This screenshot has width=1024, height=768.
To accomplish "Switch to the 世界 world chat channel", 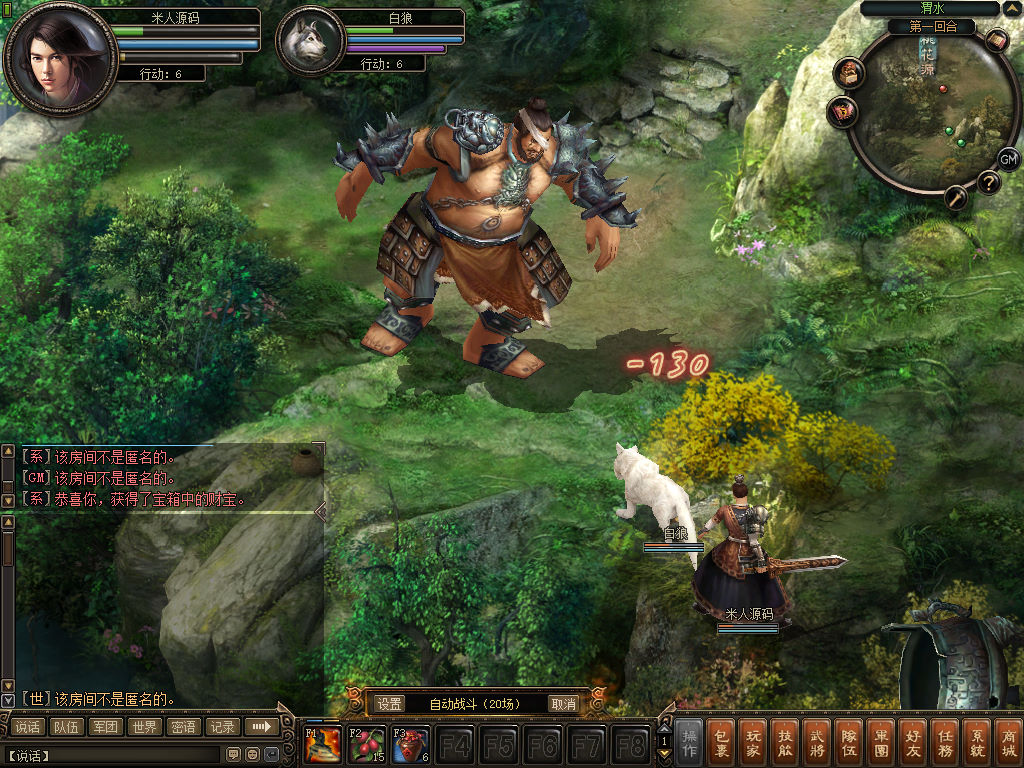I will 144,727.
